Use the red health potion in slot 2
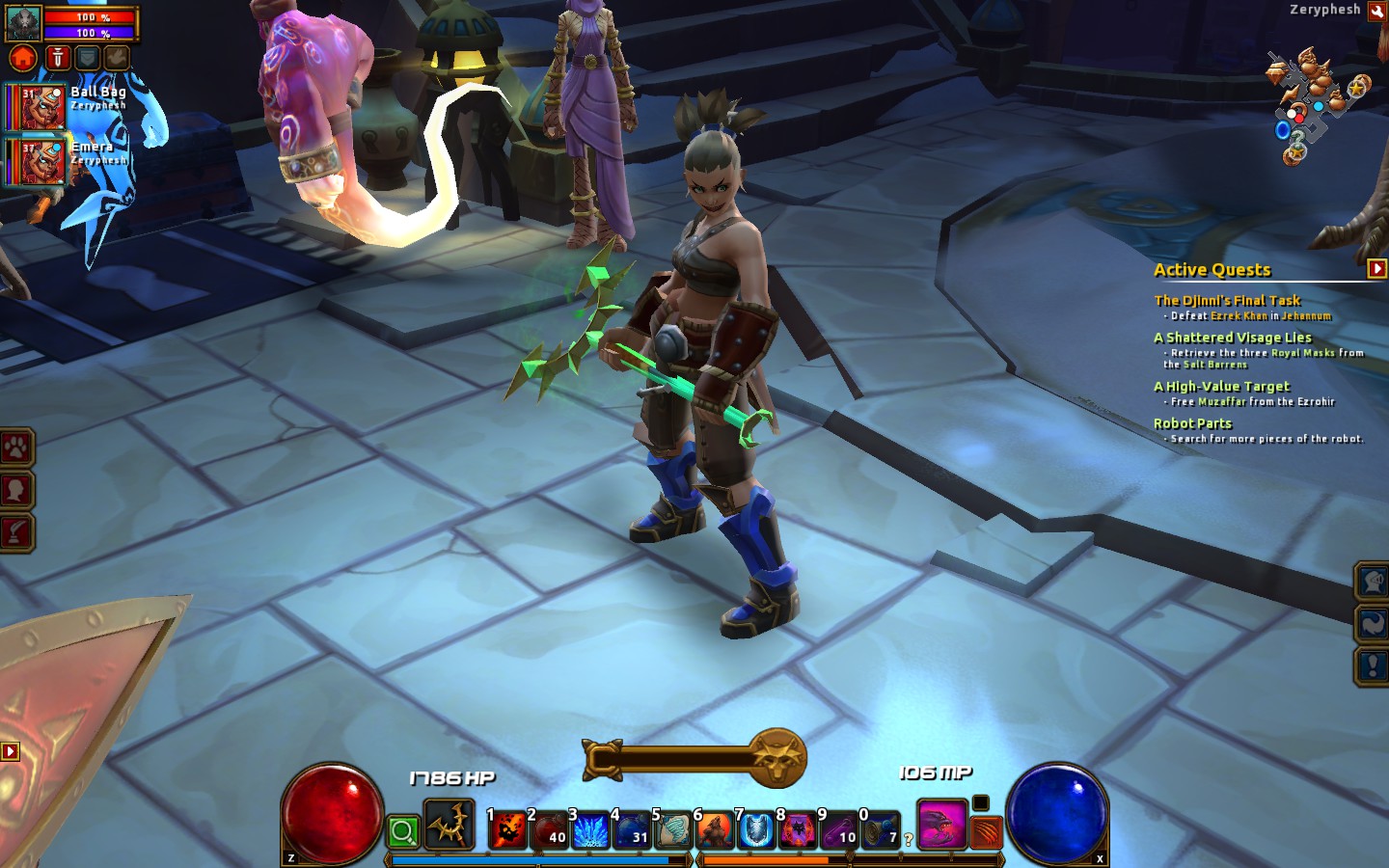Screen dimensions: 1389x868 (x=550, y=829)
